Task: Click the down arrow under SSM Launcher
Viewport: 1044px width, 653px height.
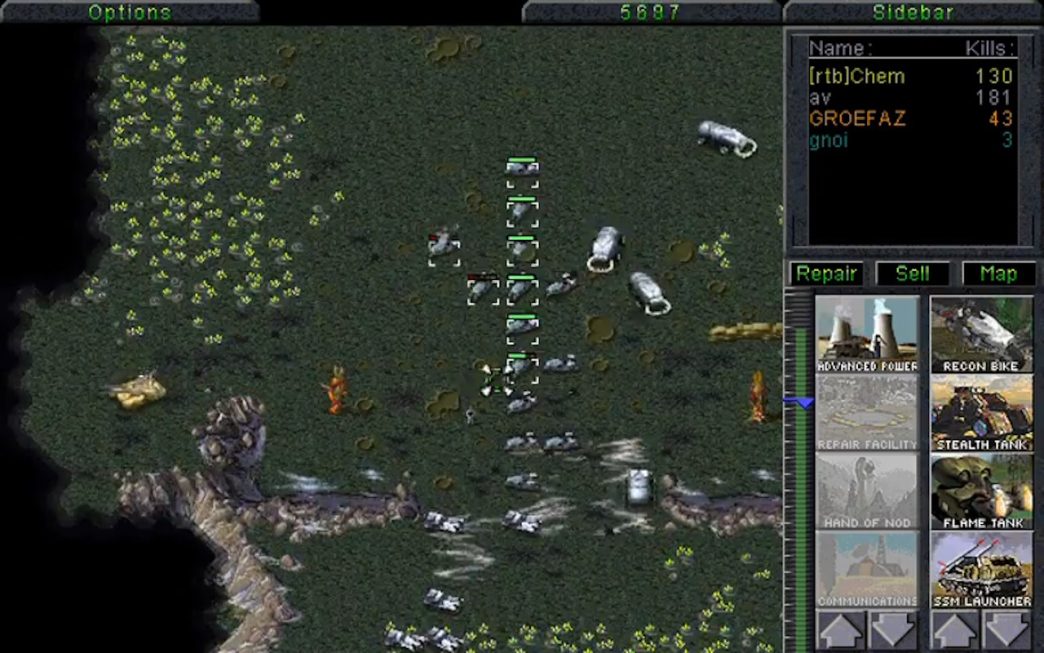Action: click(1007, 631)
